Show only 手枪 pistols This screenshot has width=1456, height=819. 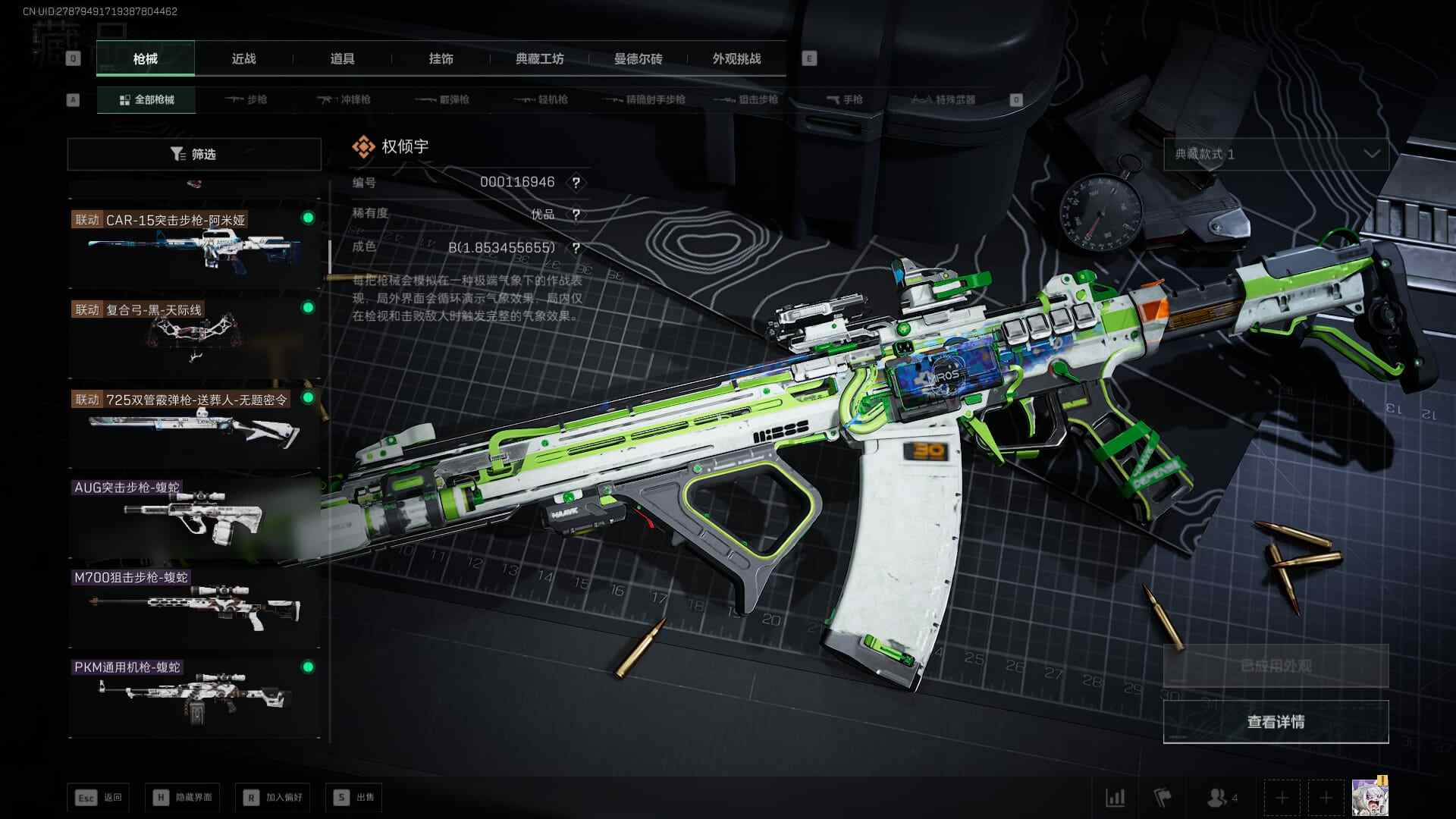click(844, 99)
